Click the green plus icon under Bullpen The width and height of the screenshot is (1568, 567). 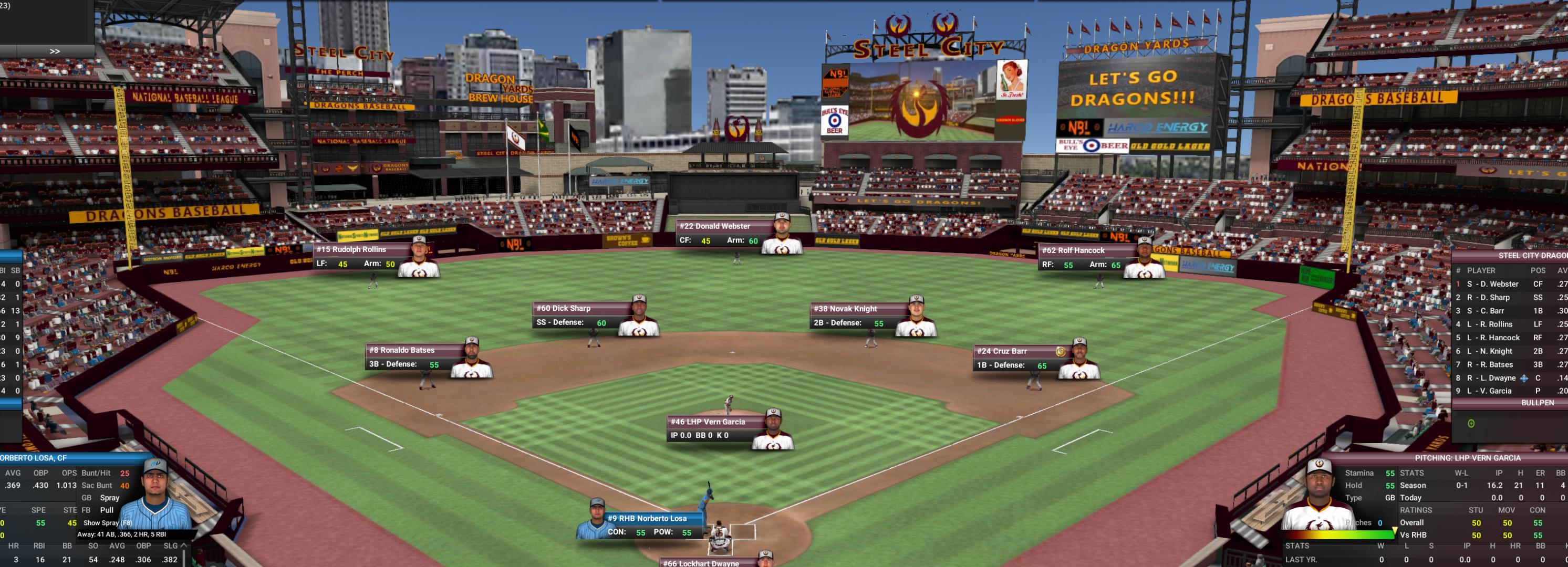(x=1471, y=424)
